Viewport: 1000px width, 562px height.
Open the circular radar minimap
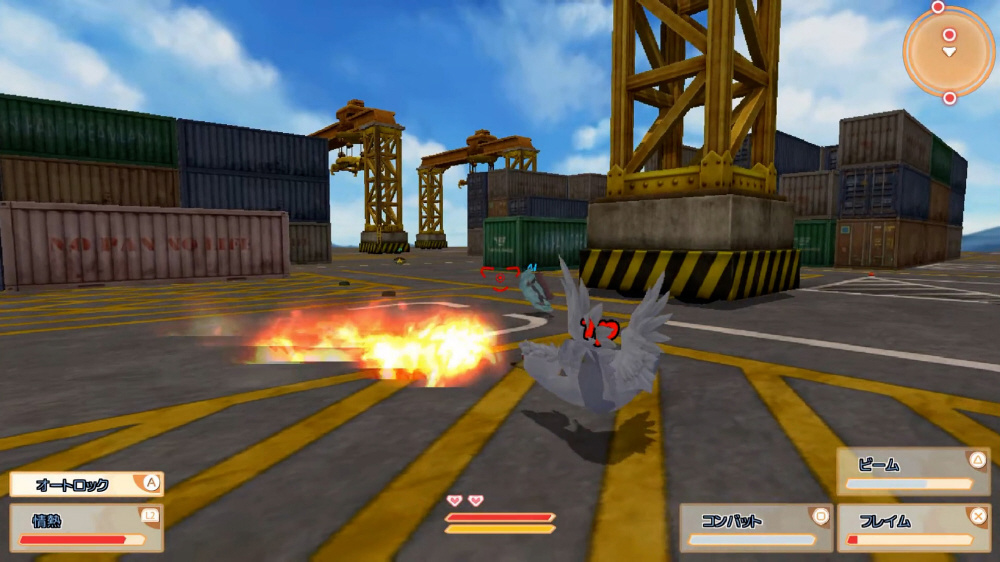pyautogui.click(x=949, y=51)
